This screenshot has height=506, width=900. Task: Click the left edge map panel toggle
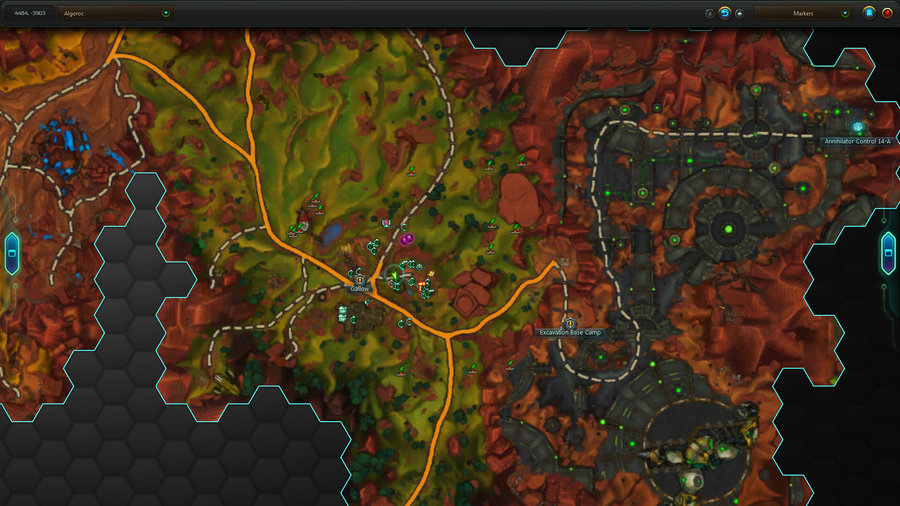coord(11,253)
